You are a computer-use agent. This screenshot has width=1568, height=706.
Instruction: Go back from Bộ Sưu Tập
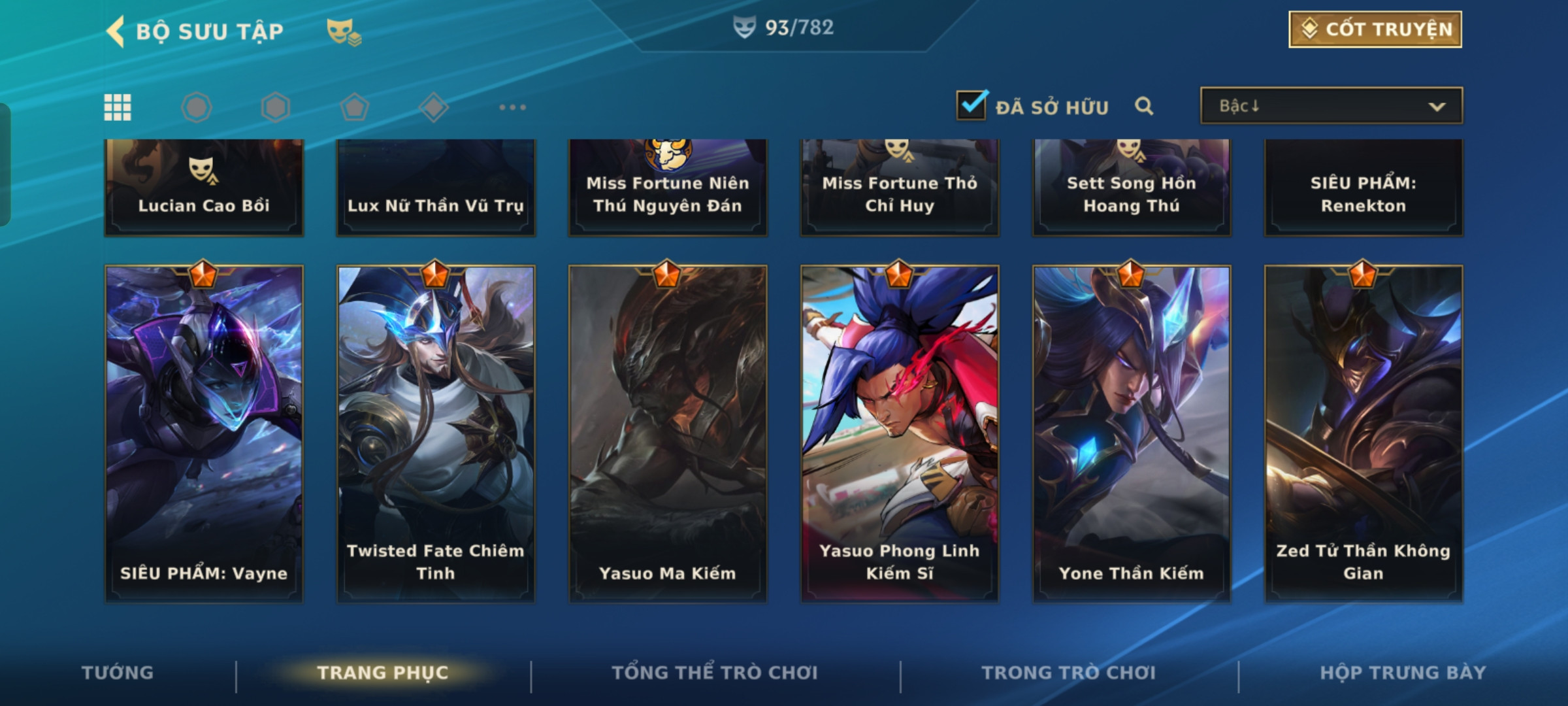[116, 31]
